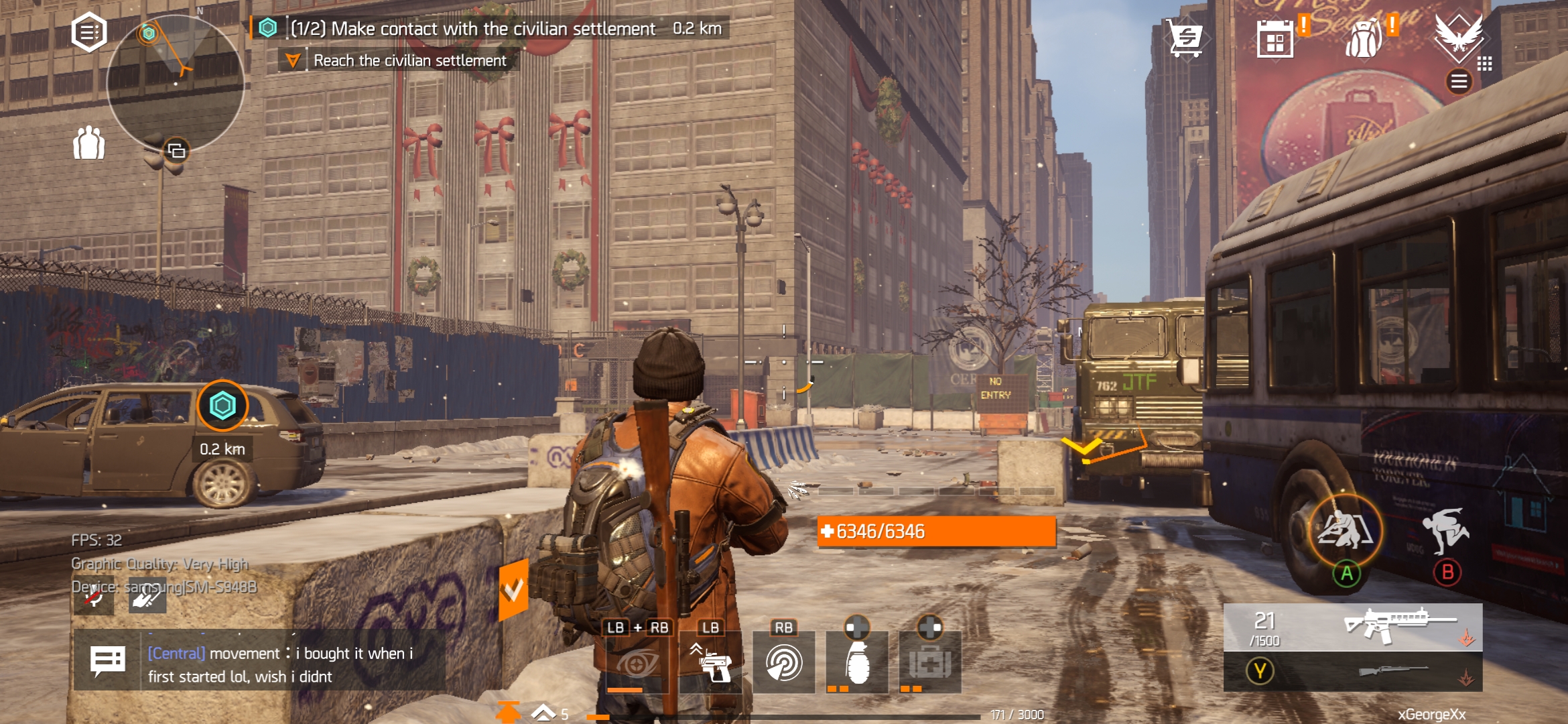This screenshot has height=724, width=1568.
Task: Activate the spiral skill ability
Action: coord(783,663)
